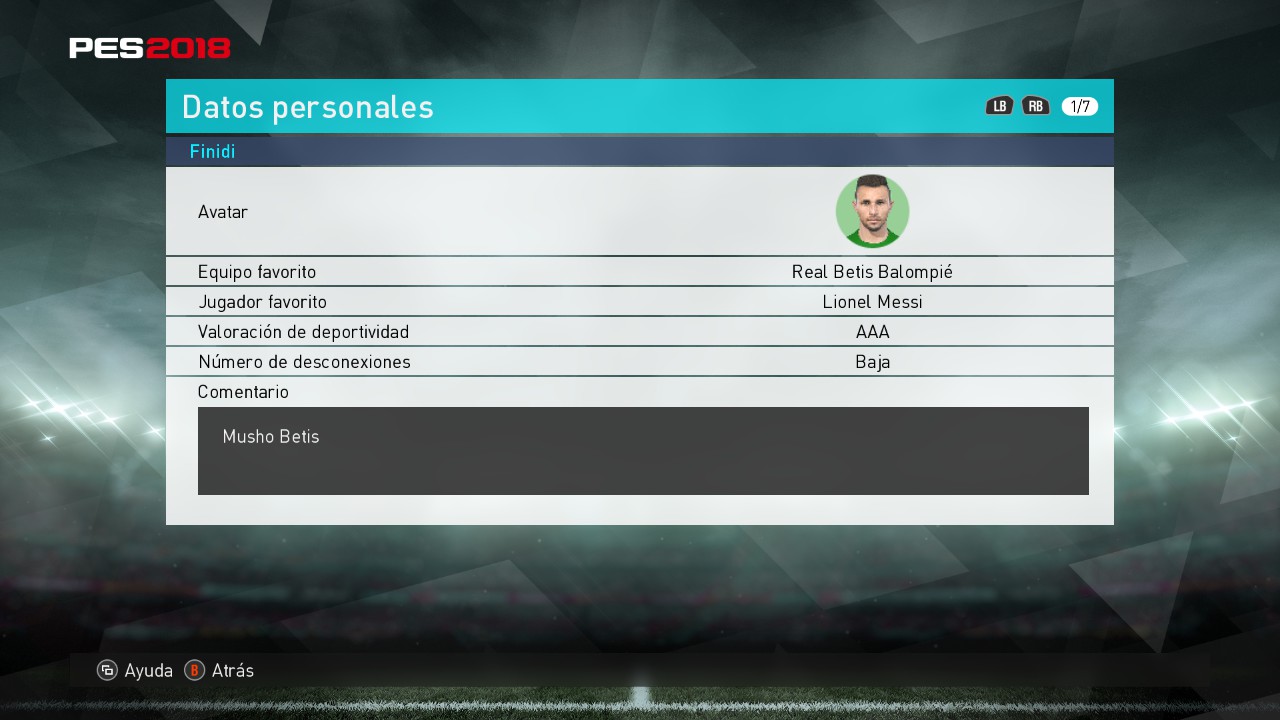Open the Equipo favorito setting

(640, 272)
